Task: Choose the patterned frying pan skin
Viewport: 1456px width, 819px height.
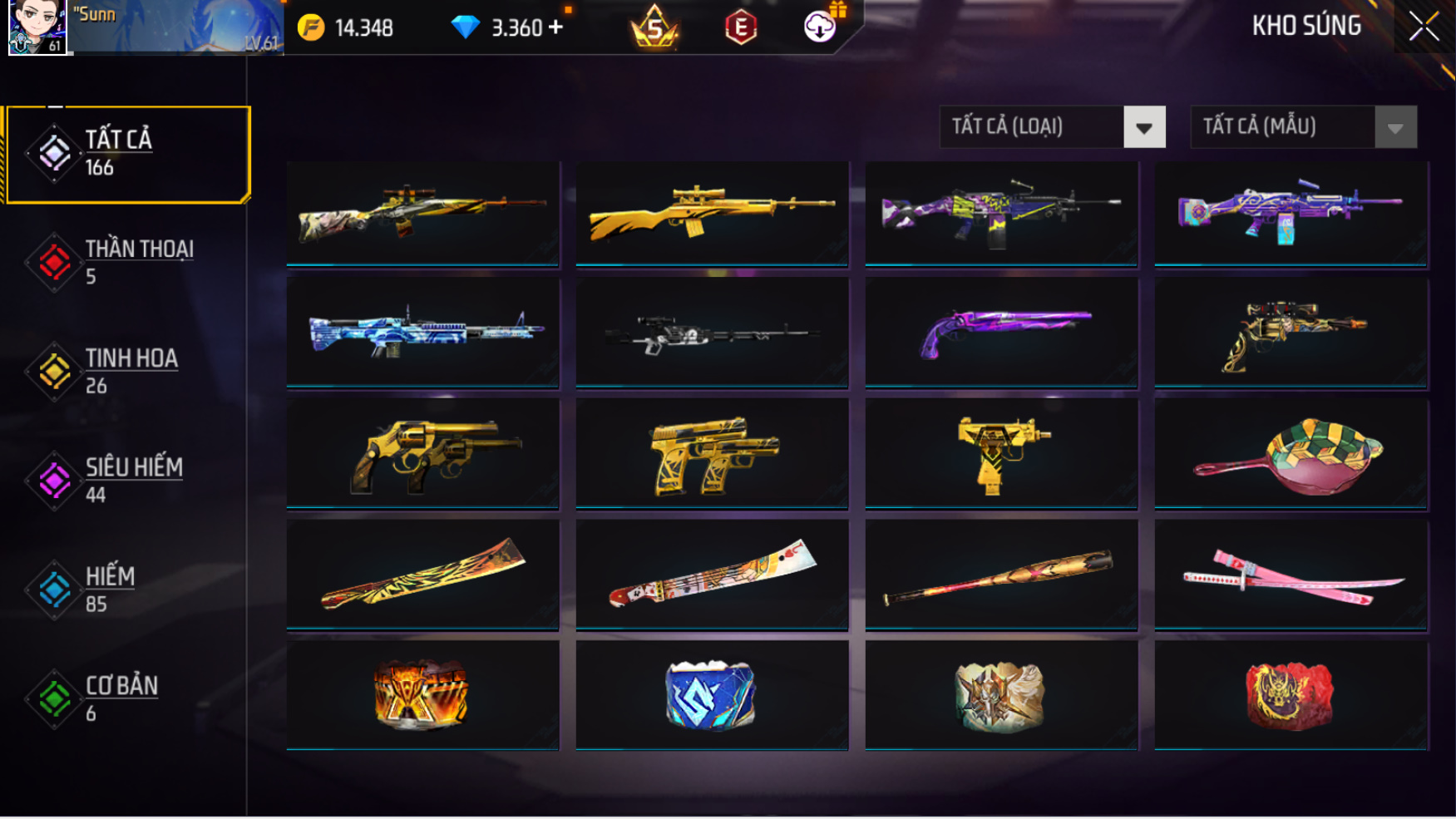Action: click(x=1291, y=453)
